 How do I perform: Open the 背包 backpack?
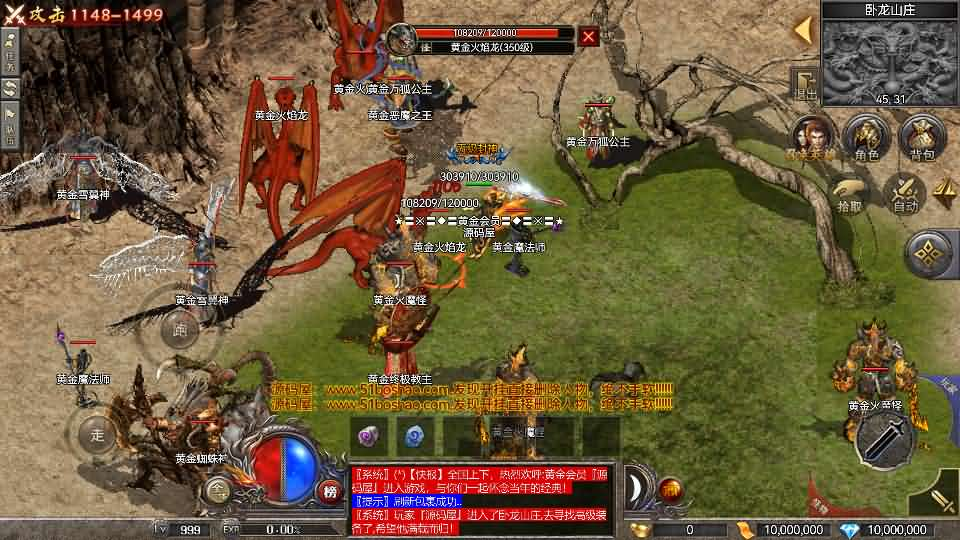click(920, 137)
